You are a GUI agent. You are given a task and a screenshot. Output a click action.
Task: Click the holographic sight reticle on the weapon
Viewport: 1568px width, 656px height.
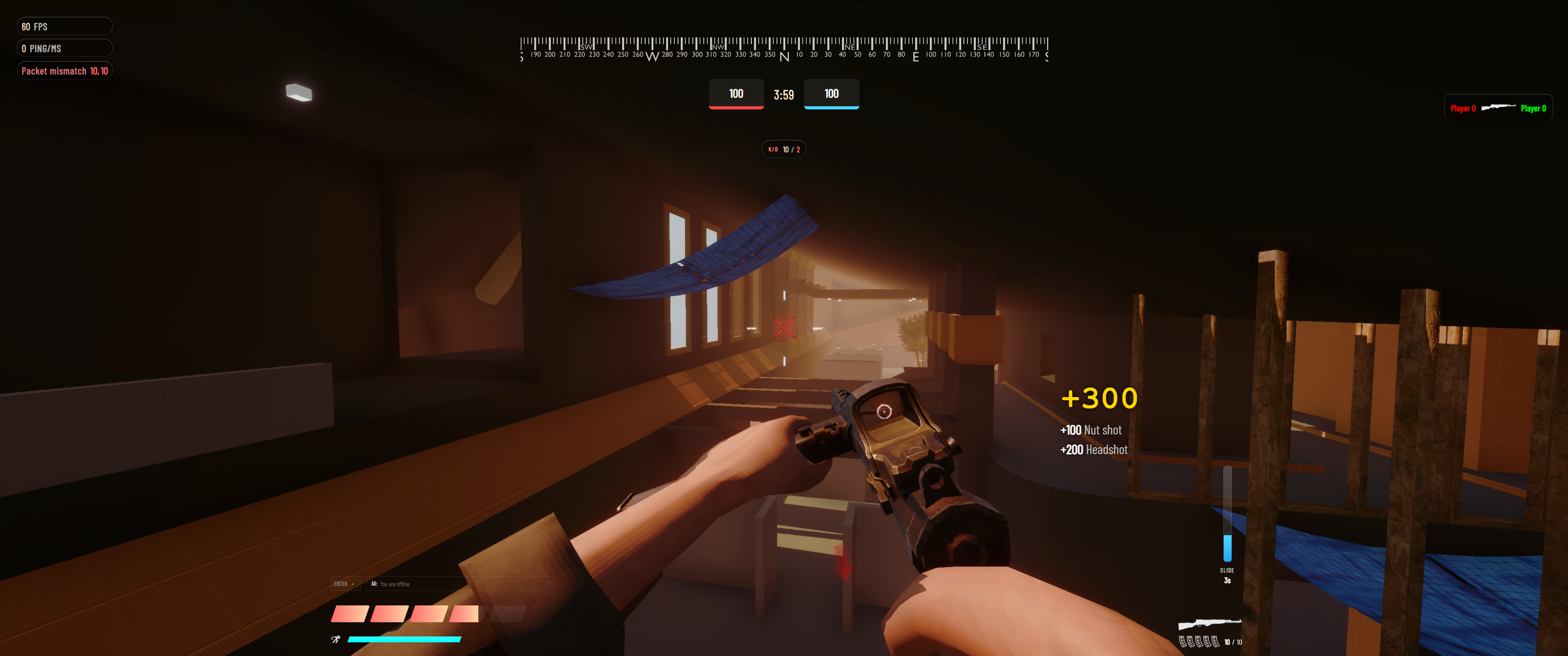884,412
